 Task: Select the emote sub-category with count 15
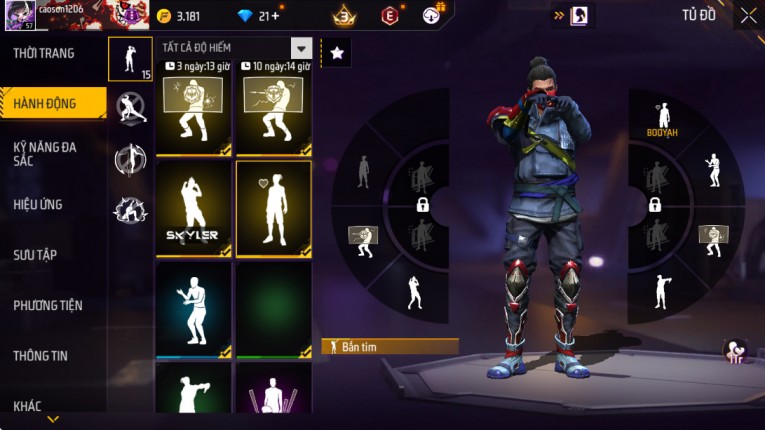click(131, 59)
